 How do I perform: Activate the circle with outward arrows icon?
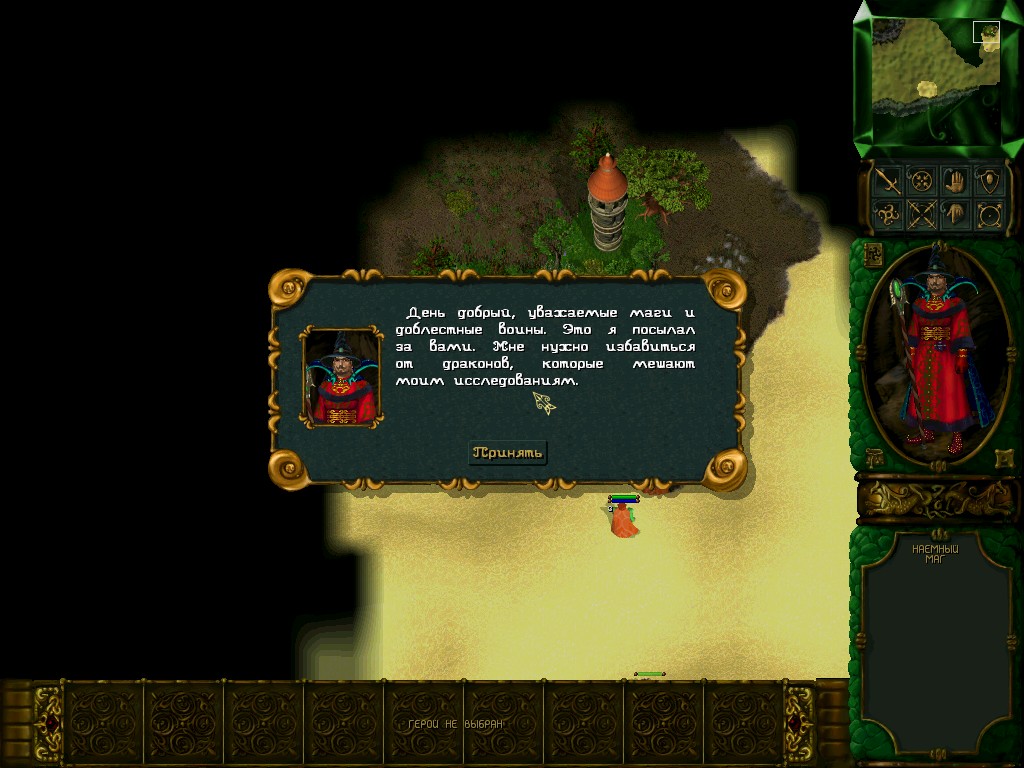[x=989, y=214]
